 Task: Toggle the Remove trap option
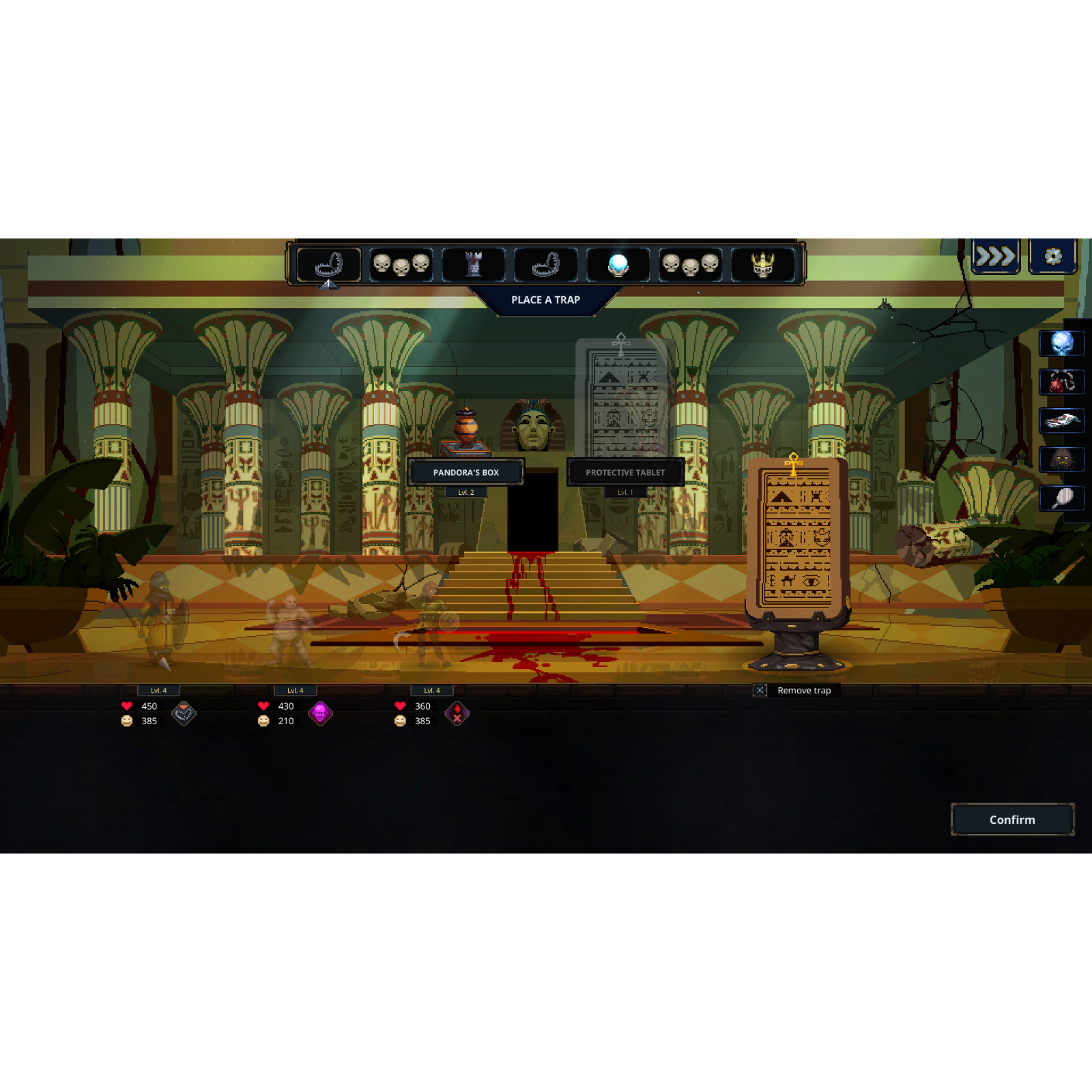(x=760, y=691)
